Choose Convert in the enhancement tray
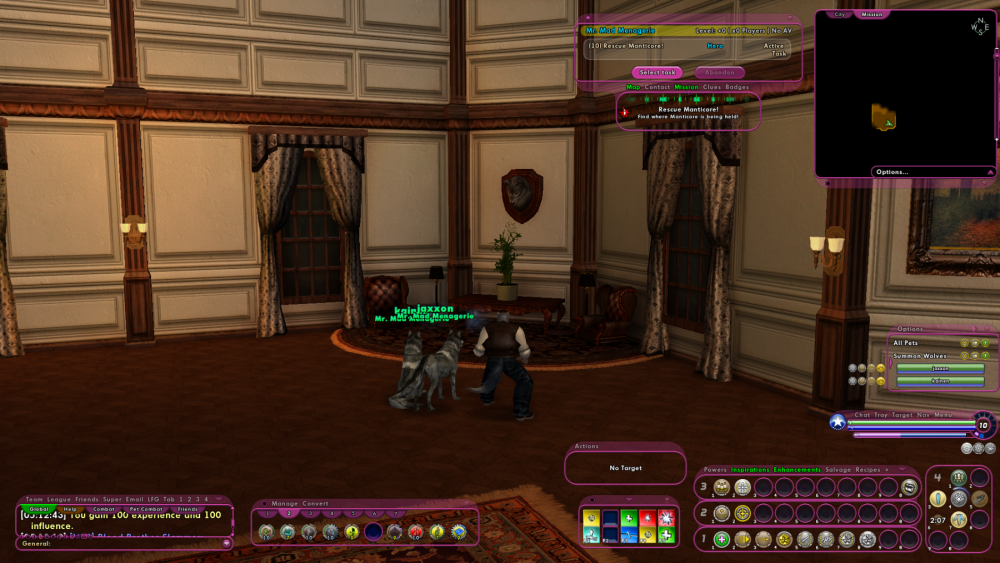 [316, 503]
